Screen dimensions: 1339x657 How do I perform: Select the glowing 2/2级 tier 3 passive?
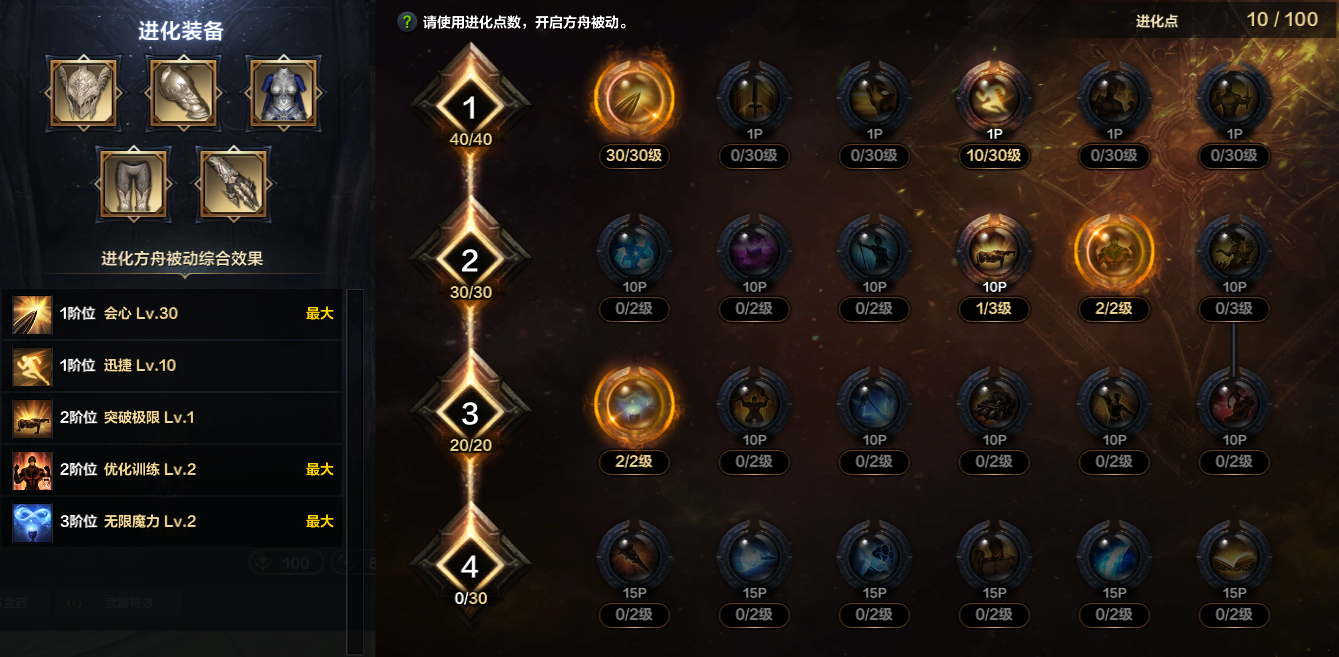pyautogui.click(x=634, y=405)
